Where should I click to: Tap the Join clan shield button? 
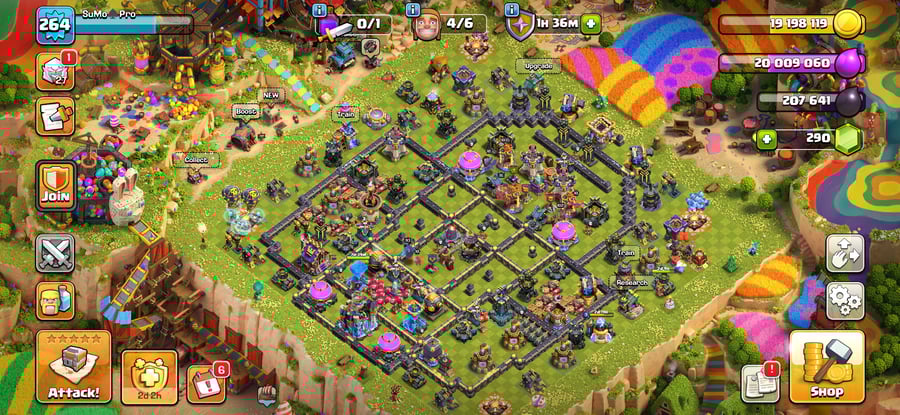(56, 186)
